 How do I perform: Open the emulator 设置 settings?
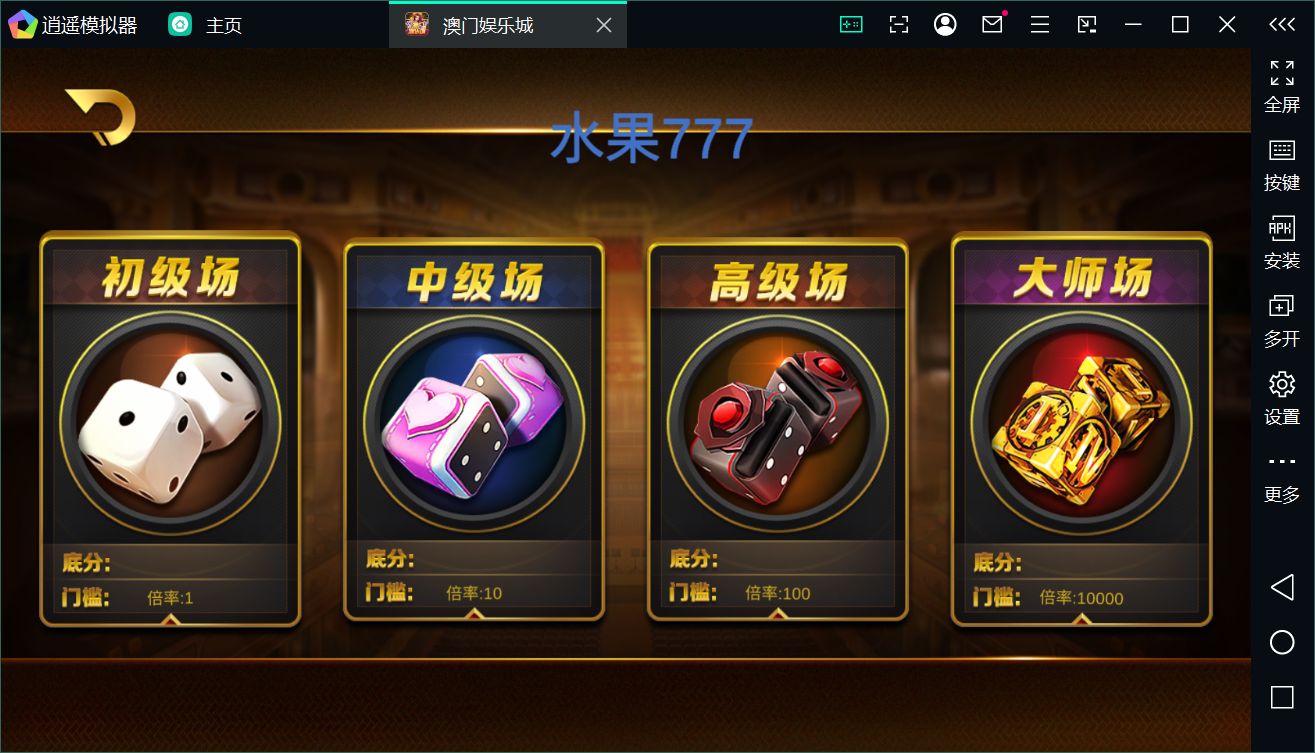[x=1281, y=395]
